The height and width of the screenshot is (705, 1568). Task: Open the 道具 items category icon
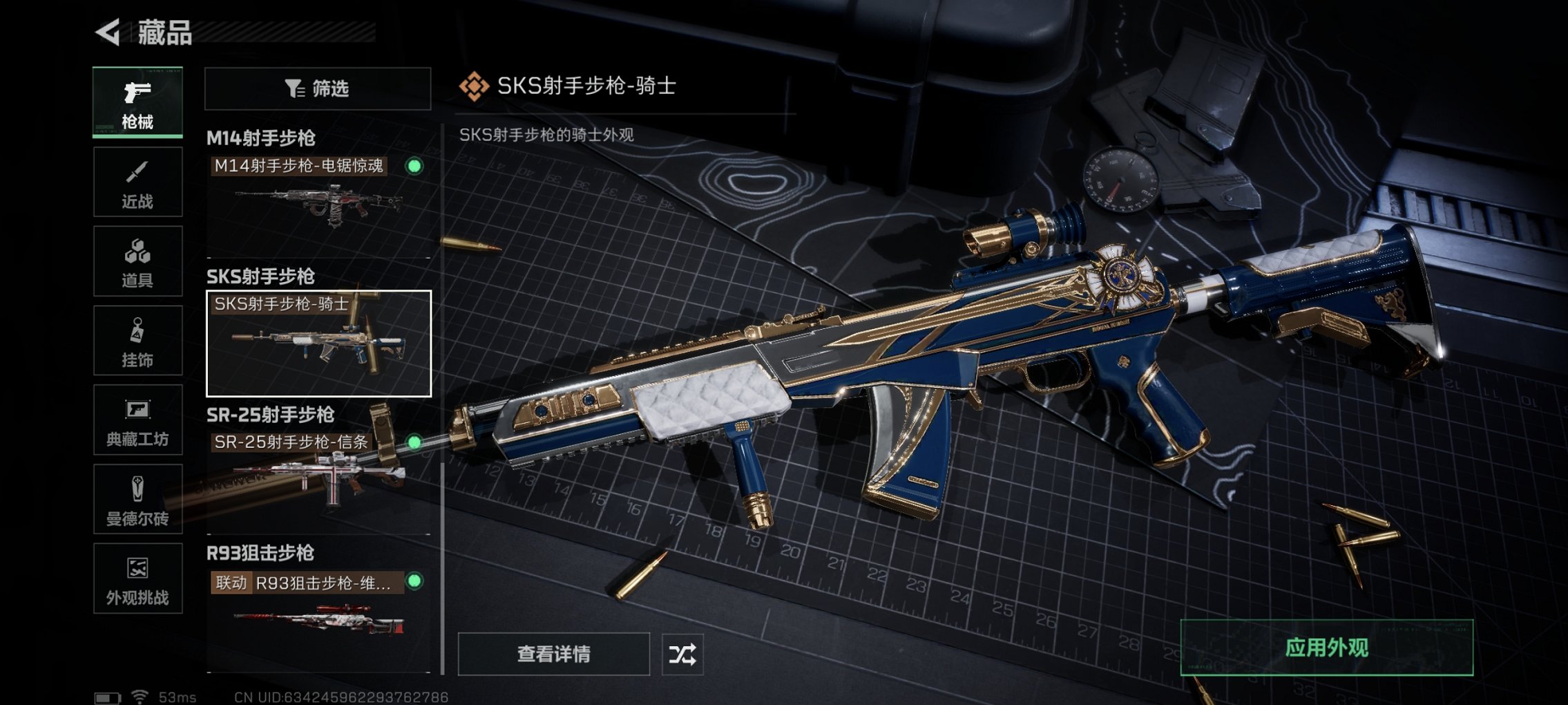137,261
